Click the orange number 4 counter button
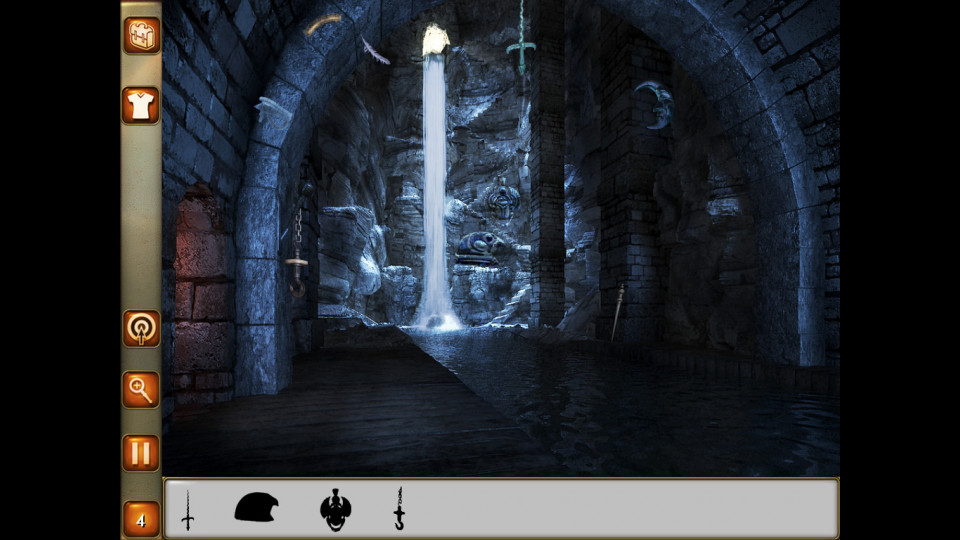This screenshot has height=540, width=960. [x=141, y=520]
